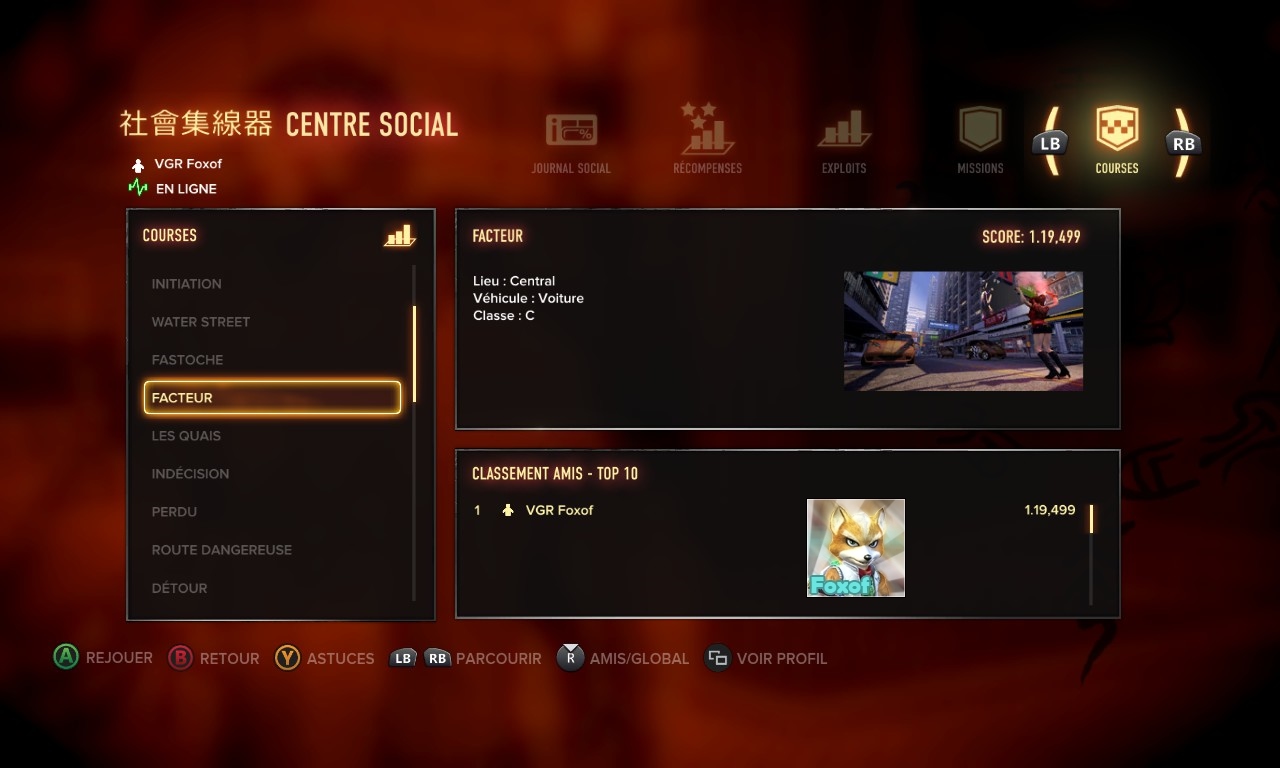Choose the Indécision race

[190, 474]
